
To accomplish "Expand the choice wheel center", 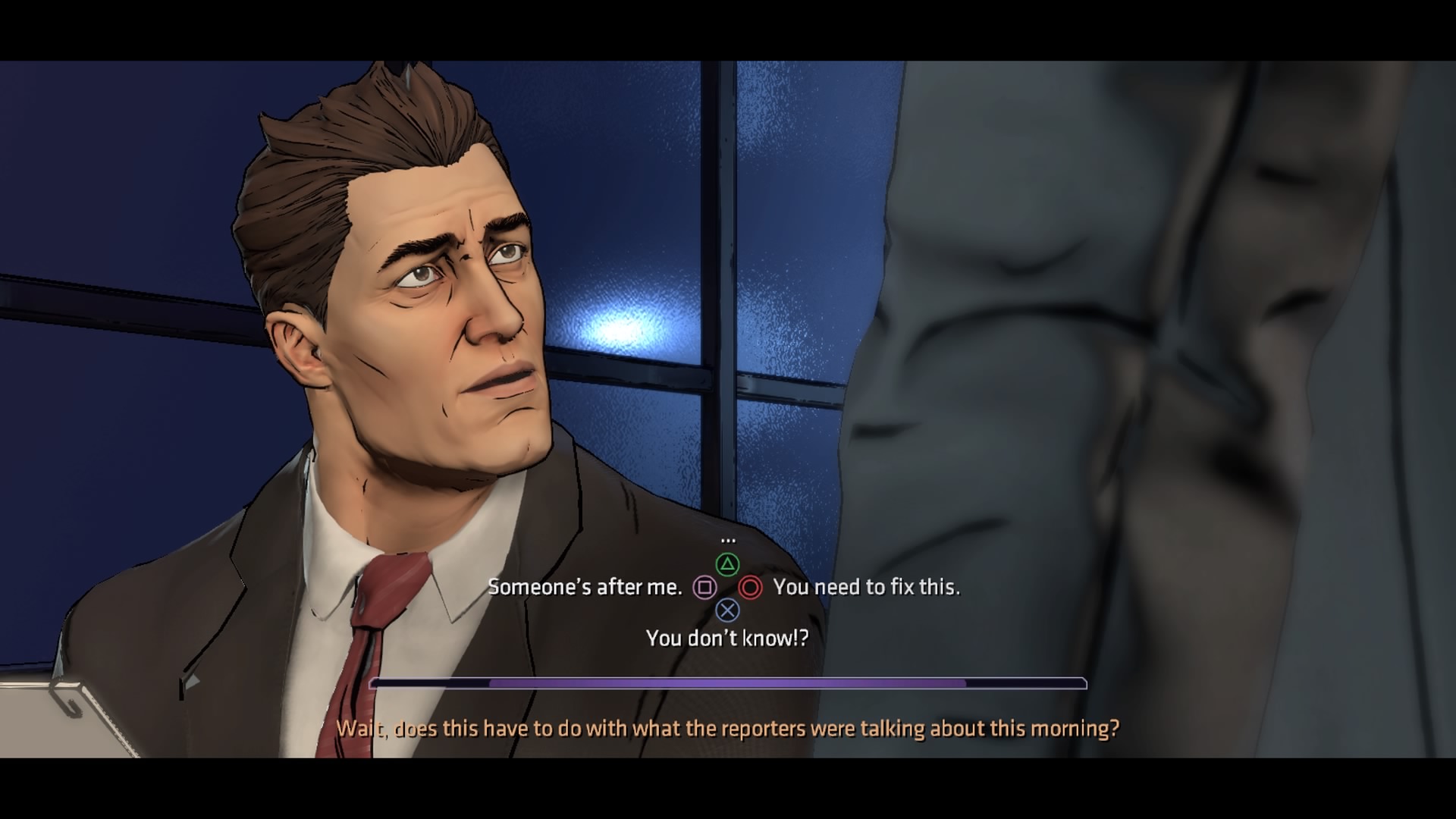I will click(x=728, y=586).
